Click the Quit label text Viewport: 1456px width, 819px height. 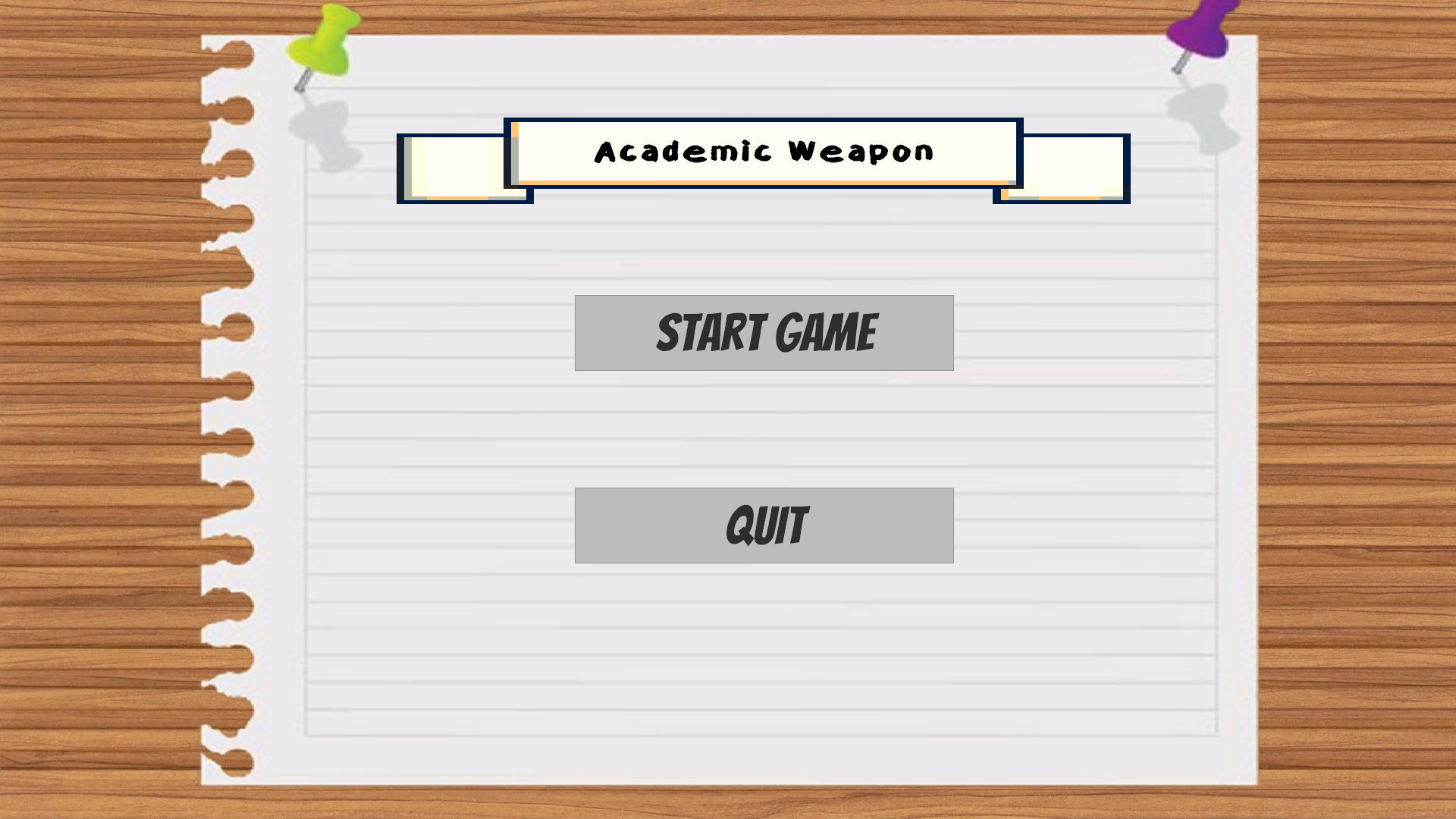766,523
